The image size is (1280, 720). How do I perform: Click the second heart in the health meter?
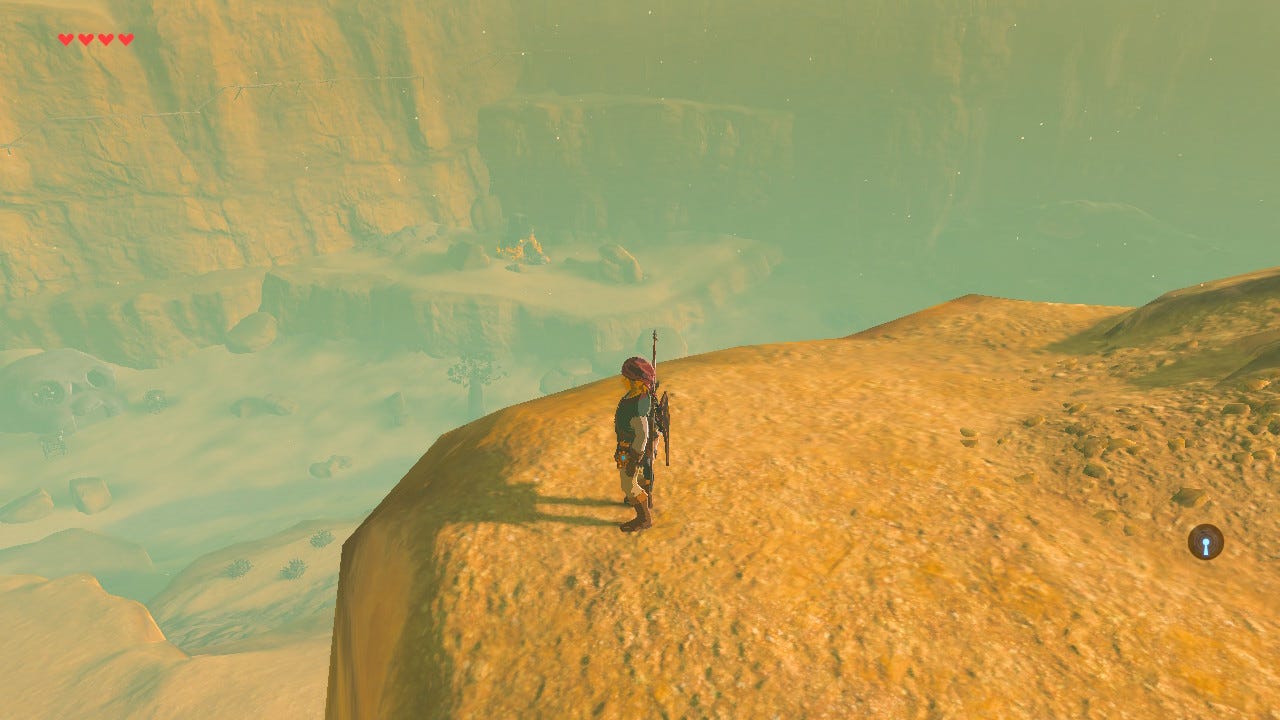(x=84, y=40)
